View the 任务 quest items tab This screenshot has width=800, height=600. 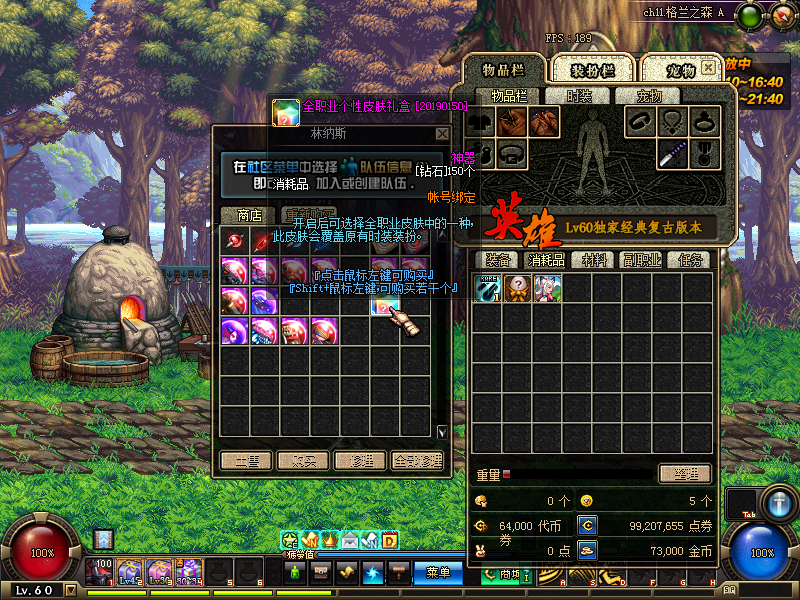click(x=688, y=260)
